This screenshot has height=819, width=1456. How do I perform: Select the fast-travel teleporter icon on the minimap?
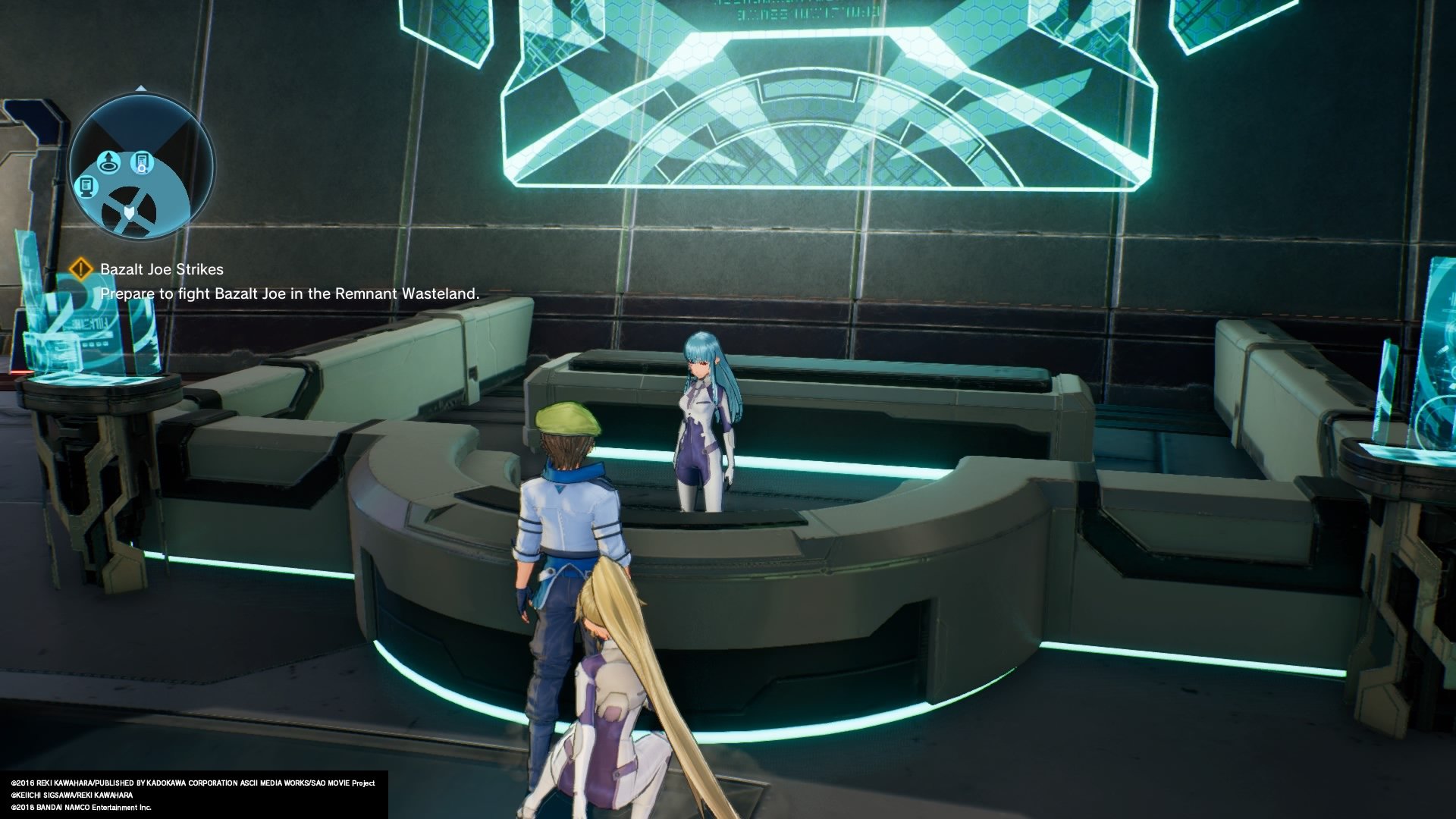[x=109, y=162]
